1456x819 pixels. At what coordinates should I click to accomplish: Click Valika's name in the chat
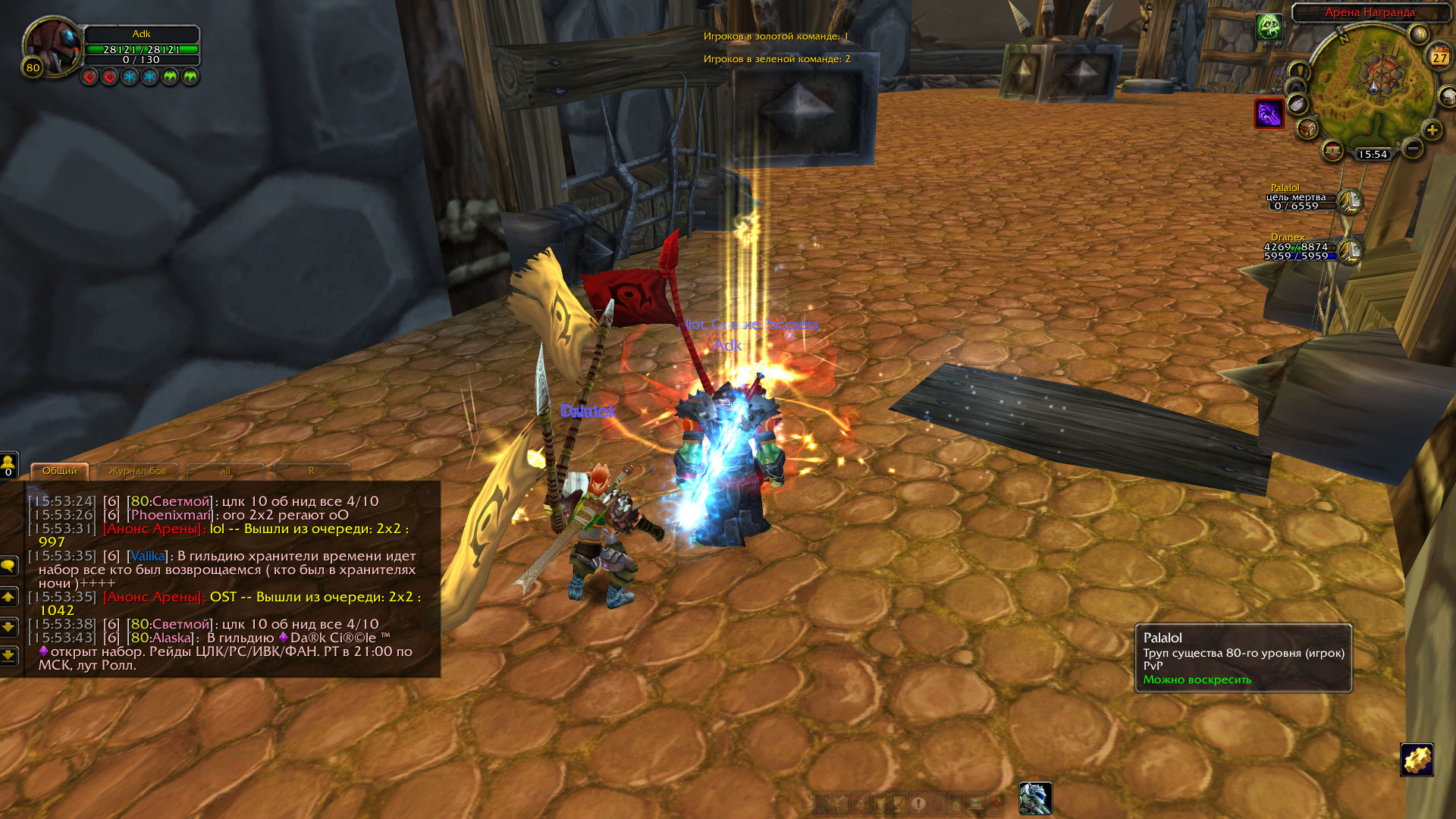click(148, 556)
